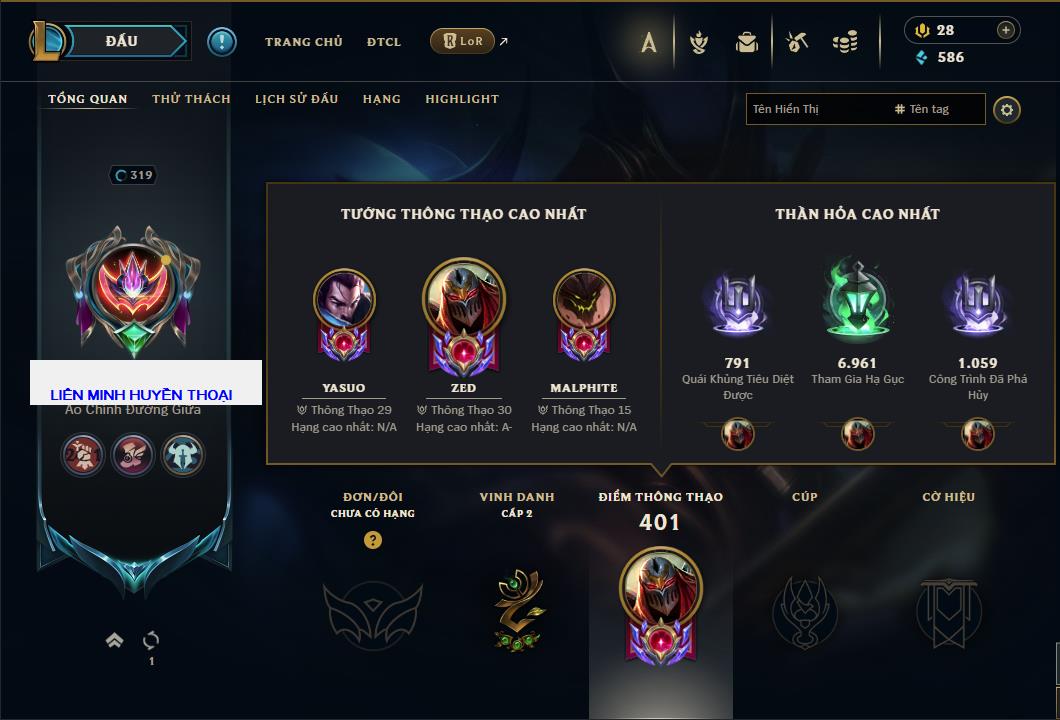Open profile settings gear icon

1007,109
